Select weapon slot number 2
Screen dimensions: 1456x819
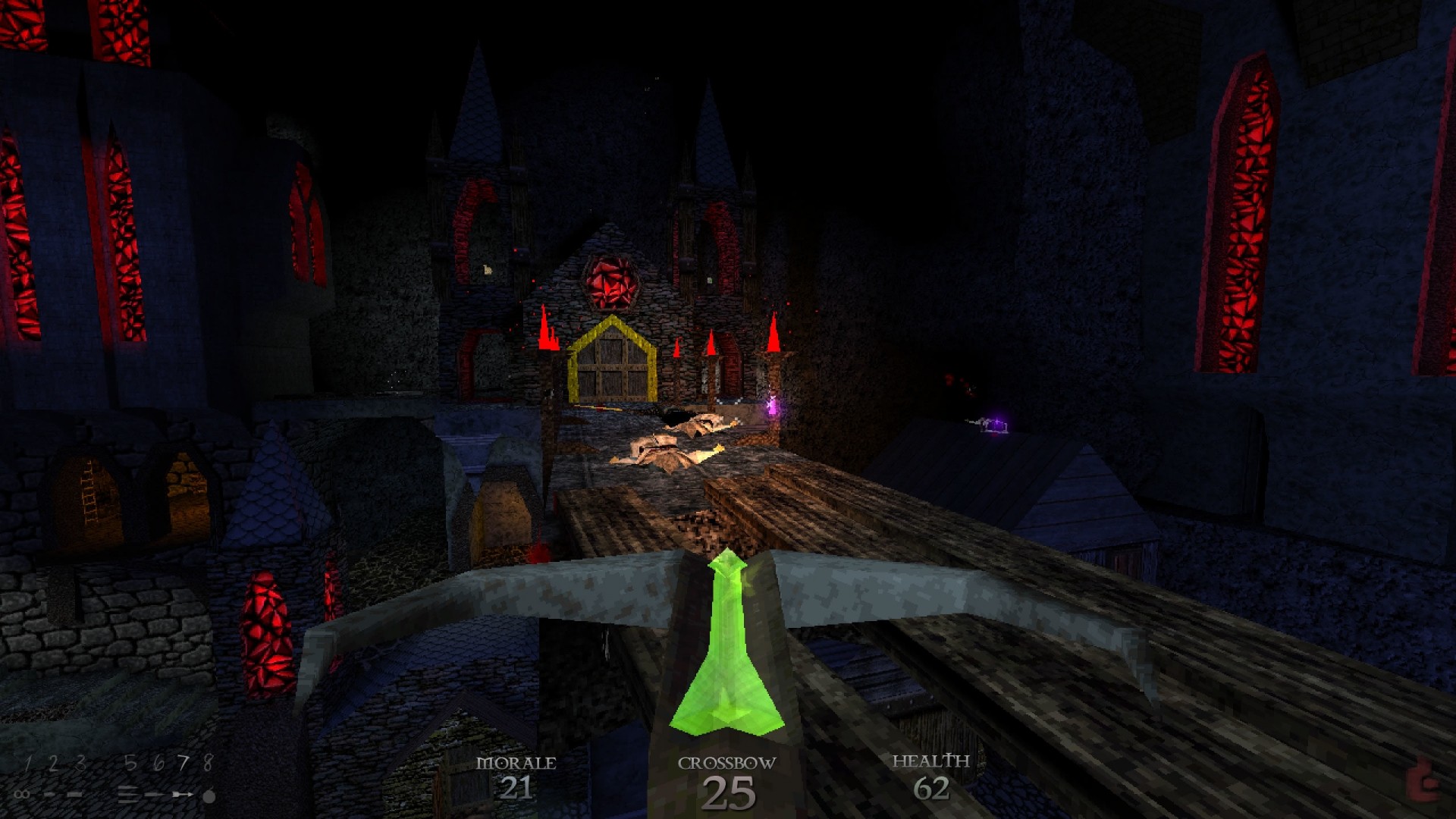(53, 764)
